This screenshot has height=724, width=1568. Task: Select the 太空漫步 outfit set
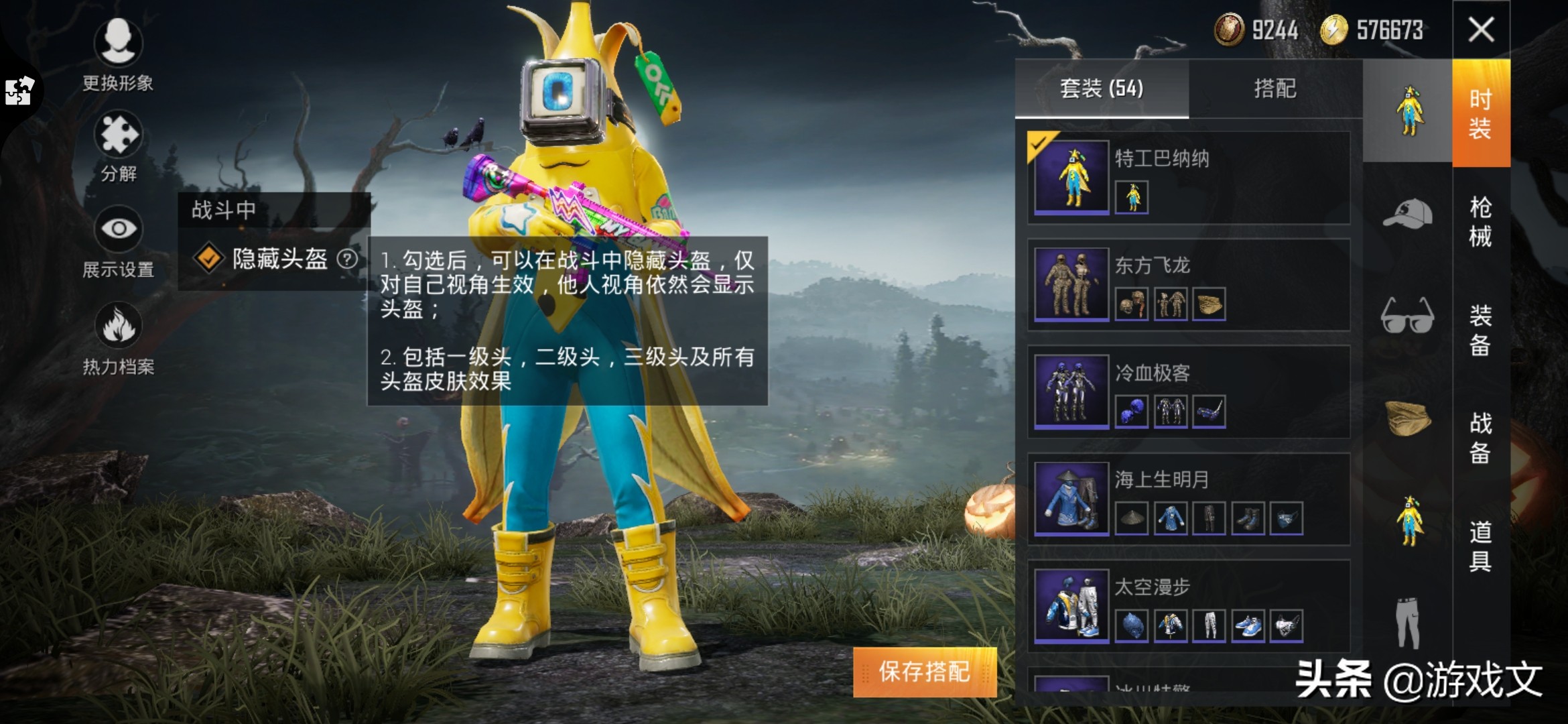click(x=1188, y=607)
